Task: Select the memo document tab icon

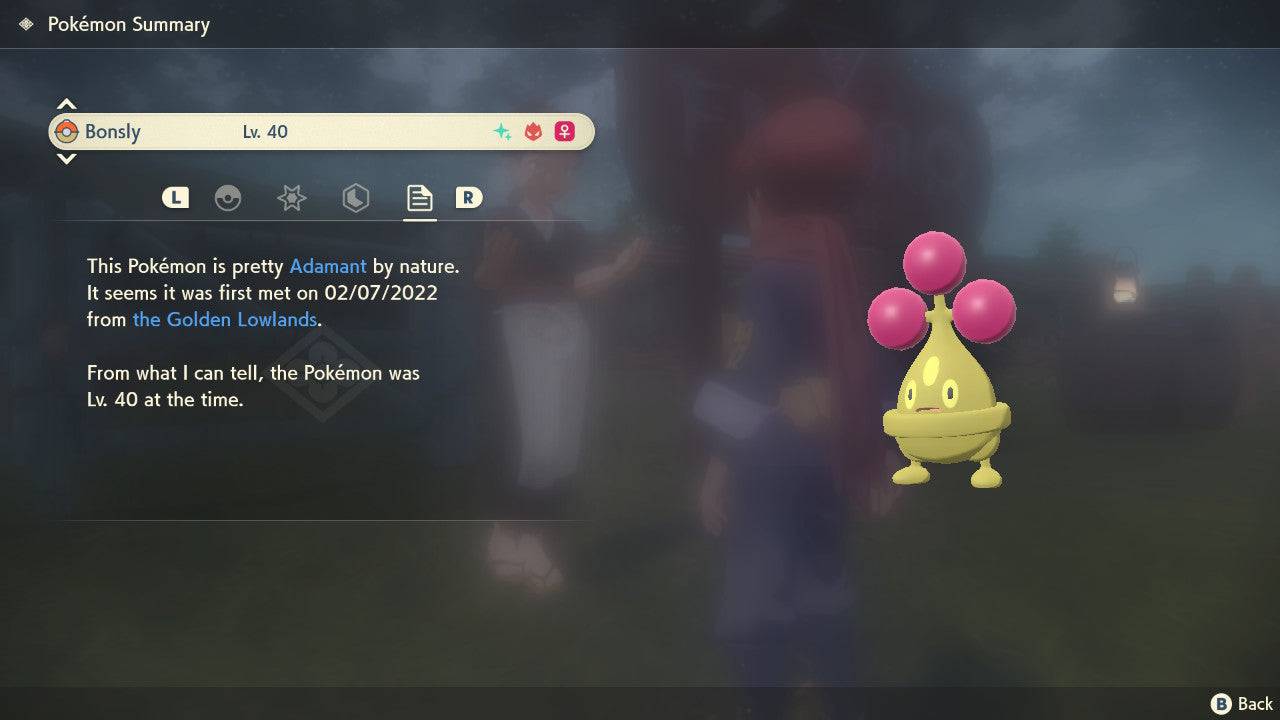Action: click(419, 198)
